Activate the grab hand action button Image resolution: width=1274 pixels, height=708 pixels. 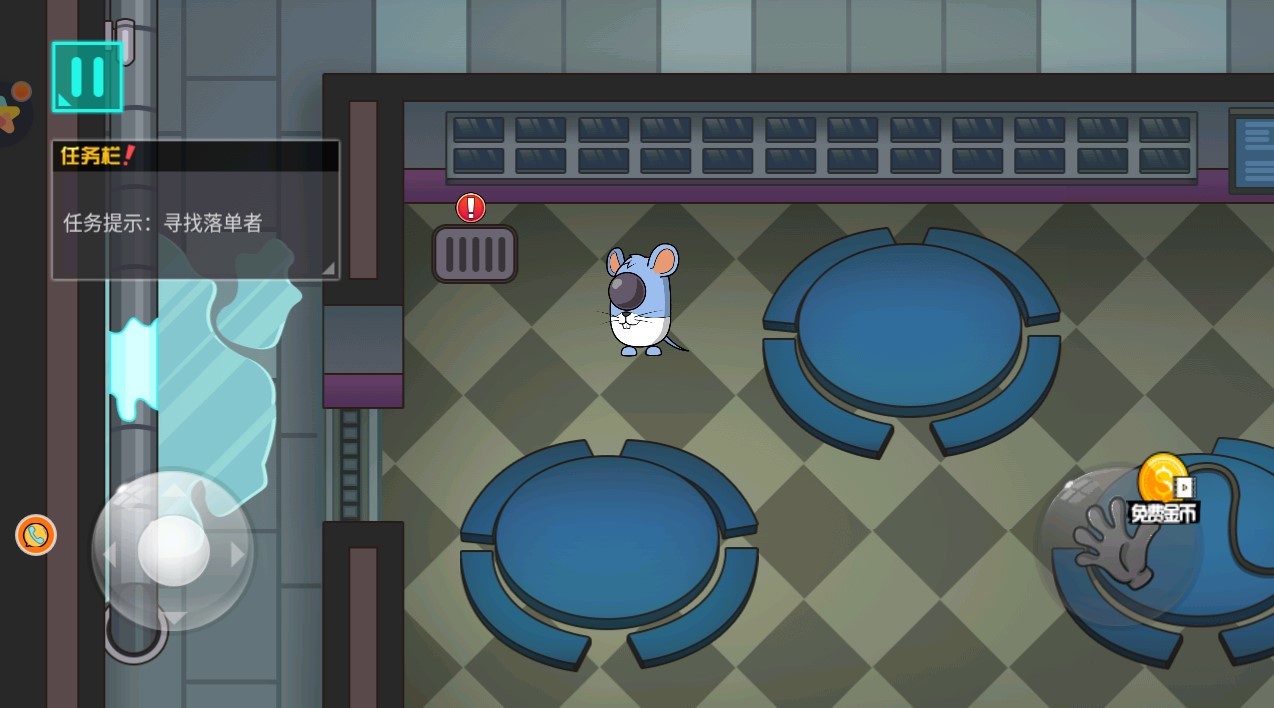click(1114, 545)
